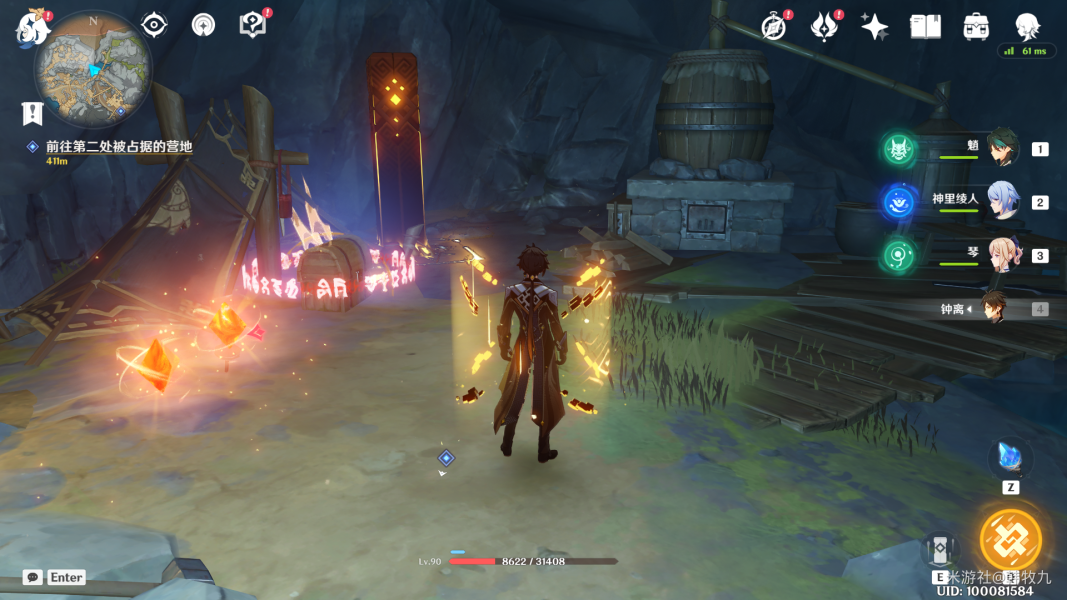1067x600 pixels.
Task: Open the tutorial book with question mark
Action: tap(252, 25)
